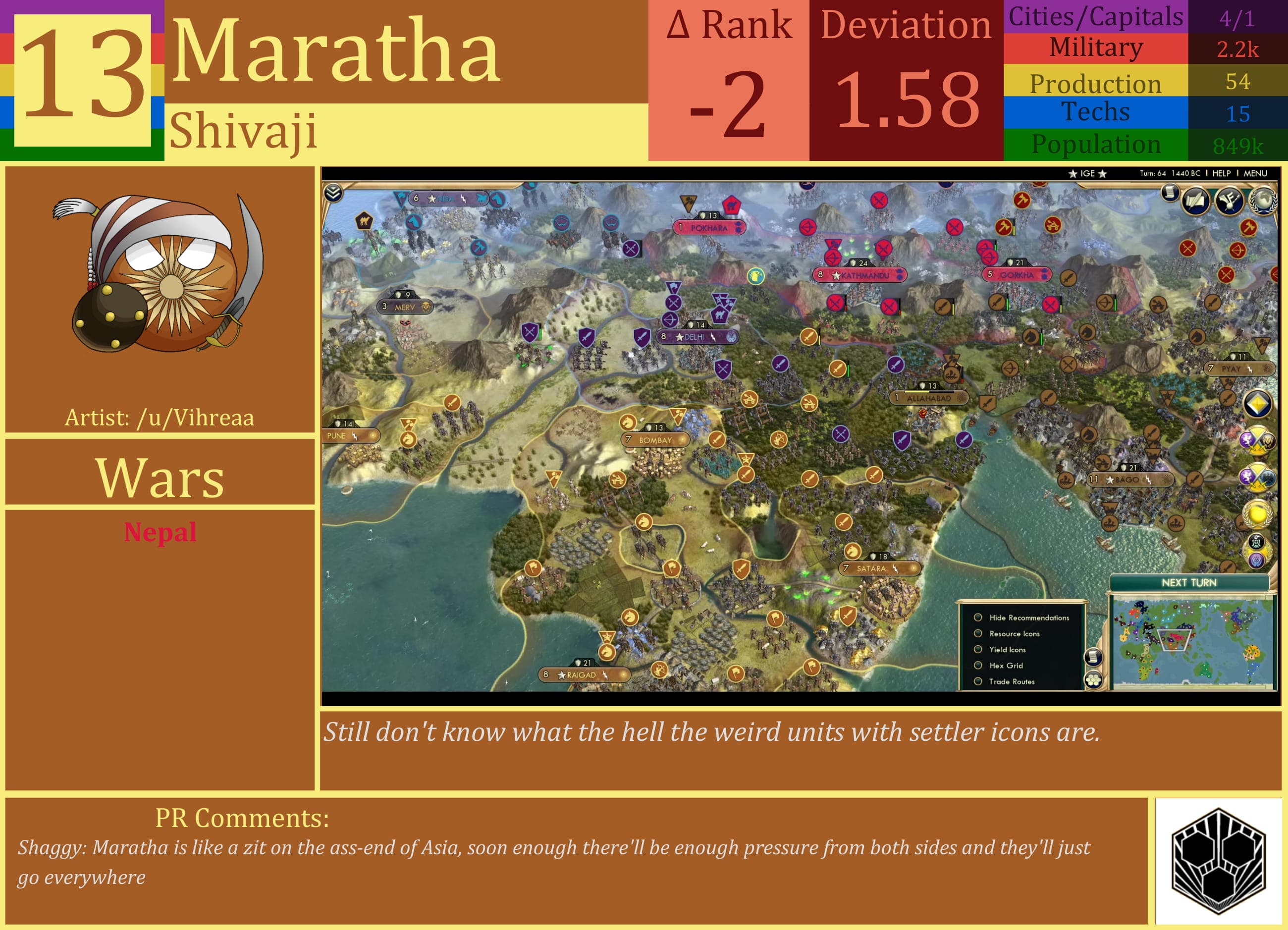Open the MENU
This screenshot has height=930, width=1288.
click(x=1256, y=173)
